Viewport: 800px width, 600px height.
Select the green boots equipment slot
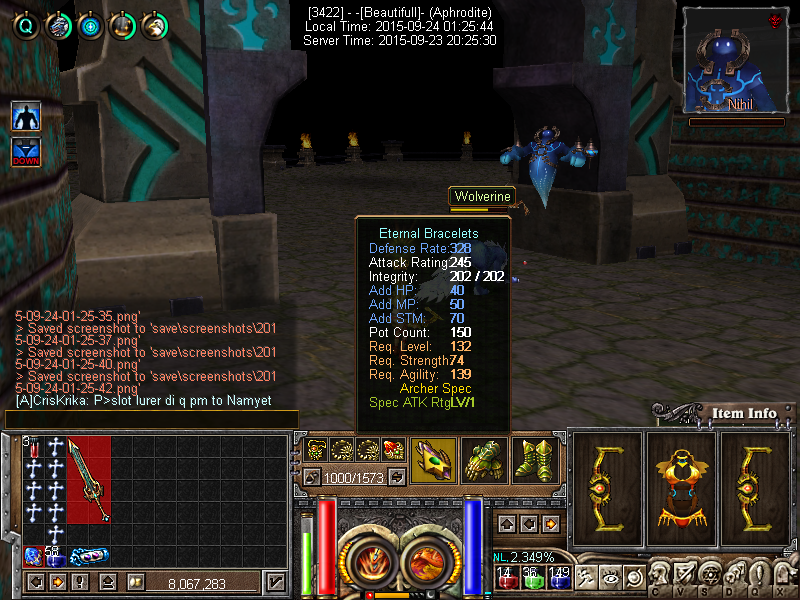tap(535, 461)
